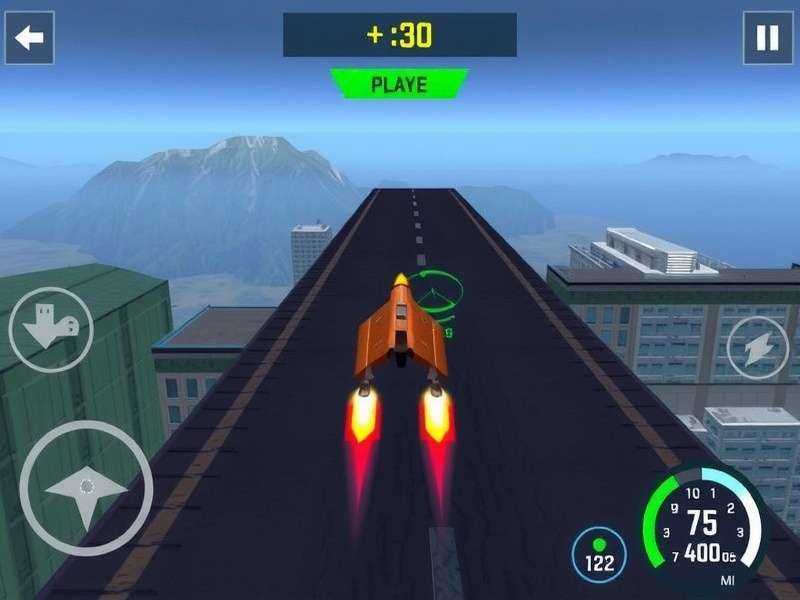Tap the green PLAYE banner

[400, 84]
